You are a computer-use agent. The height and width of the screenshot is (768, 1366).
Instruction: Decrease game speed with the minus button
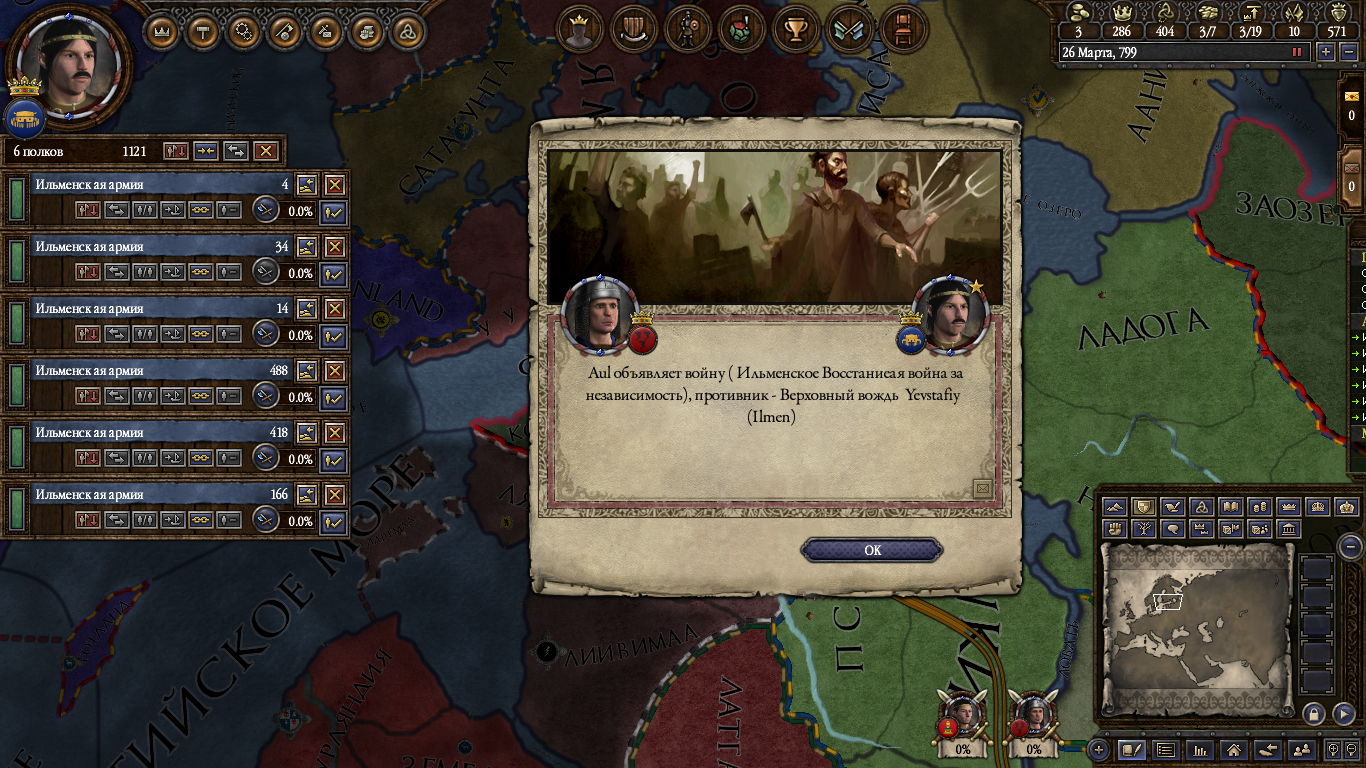click(x=1346, y=52)
